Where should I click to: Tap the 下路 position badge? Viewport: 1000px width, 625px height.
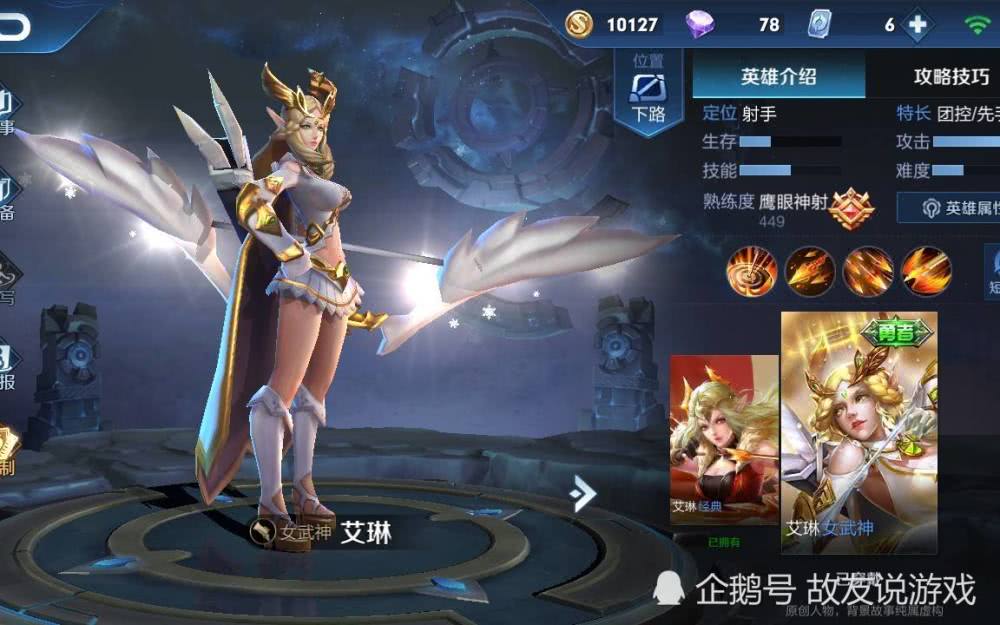click(x=648, y=90)
